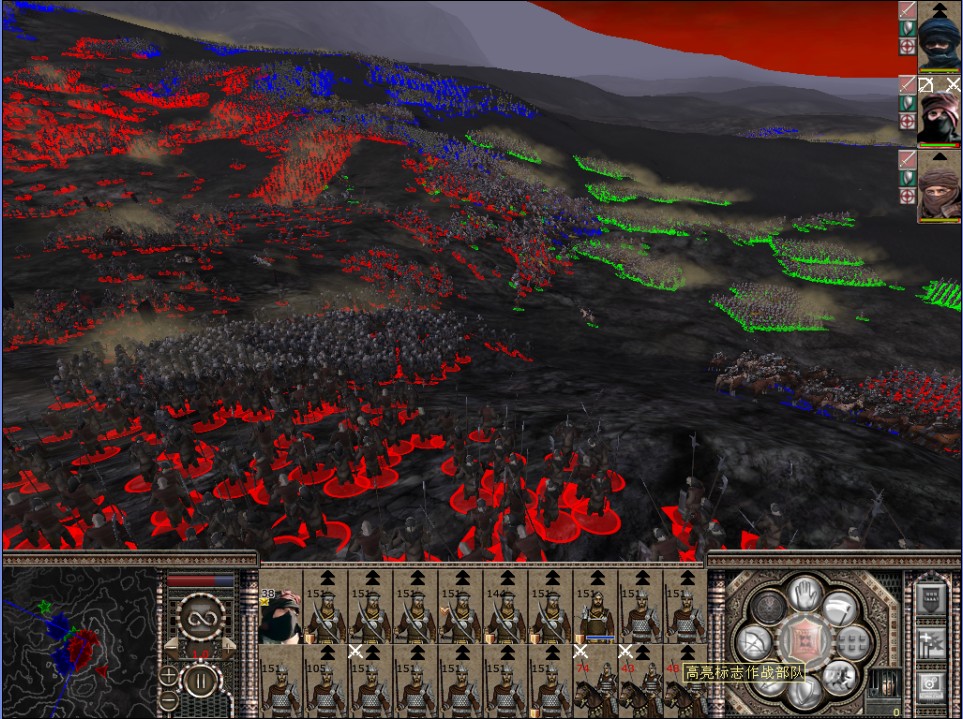Screen dimensions: 963x719
Task: Choose the formation grid icon
Action: (x=852, y=640)
